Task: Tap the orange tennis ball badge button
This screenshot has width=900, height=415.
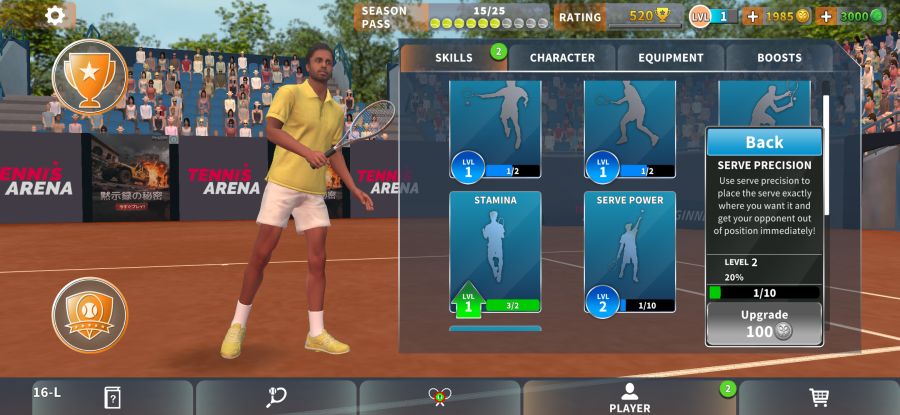Action: 89,315
